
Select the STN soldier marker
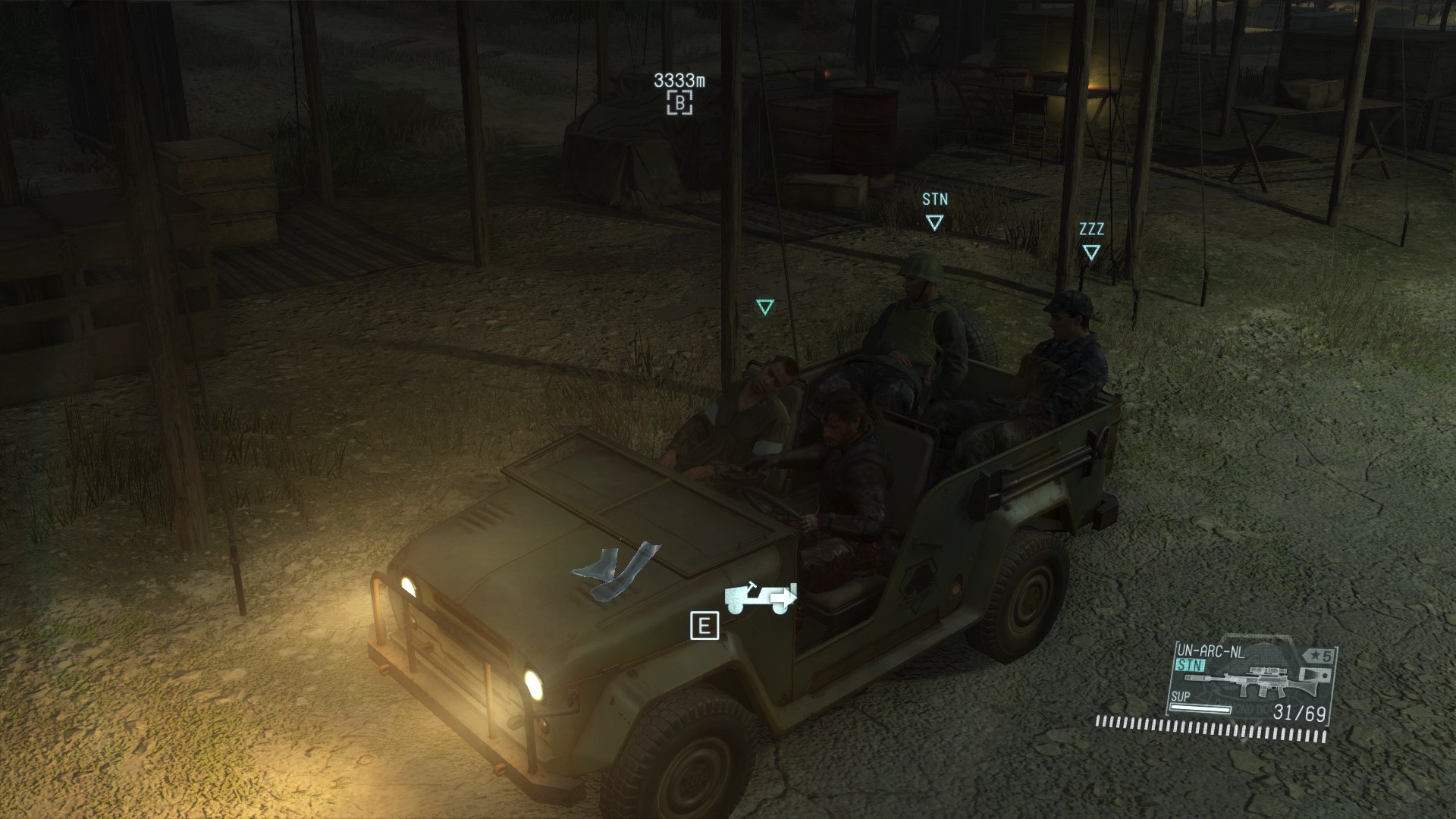934,222
